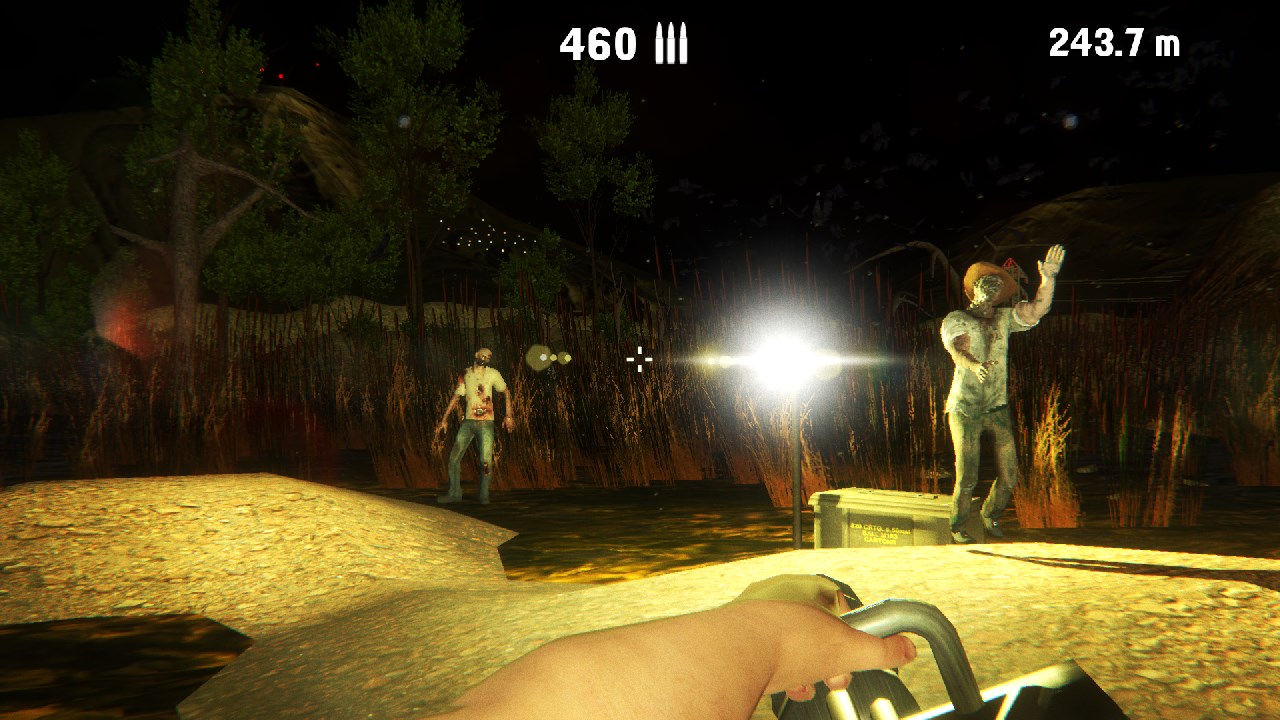
Task: Select the distant zombie on the left
Action: (478, 420)
